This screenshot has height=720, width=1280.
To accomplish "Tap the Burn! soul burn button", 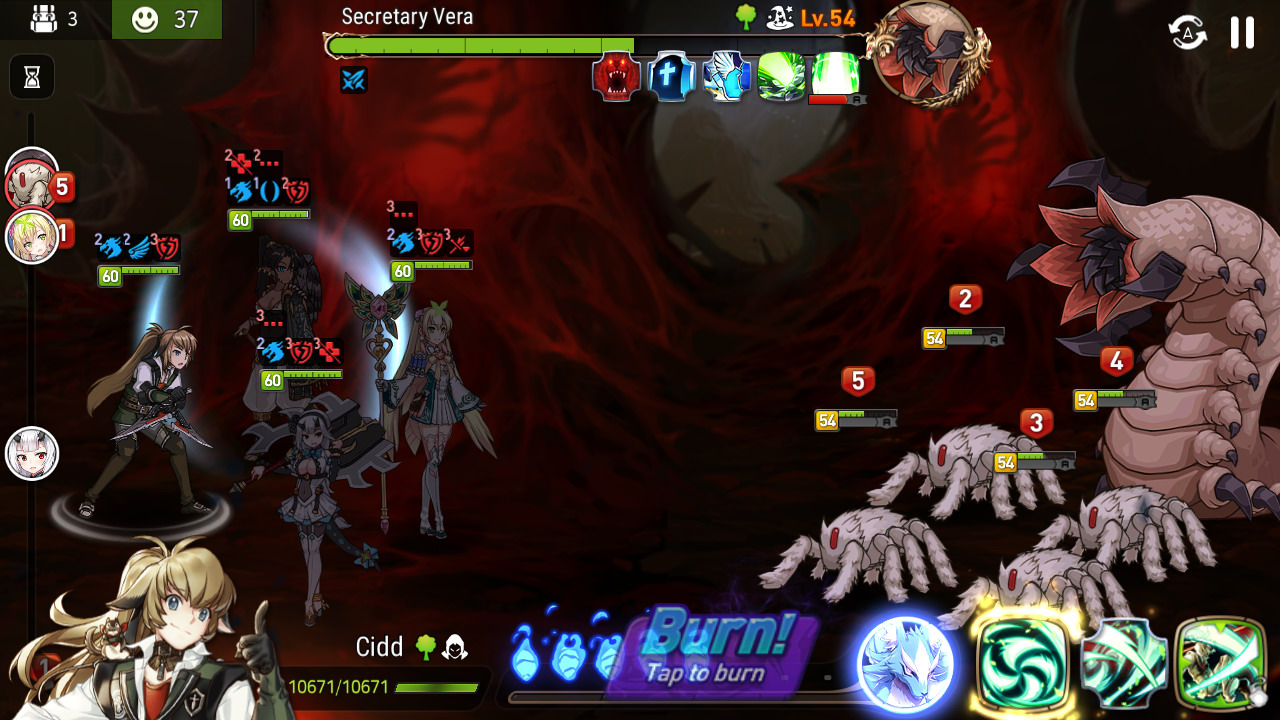I will (716, 650).
